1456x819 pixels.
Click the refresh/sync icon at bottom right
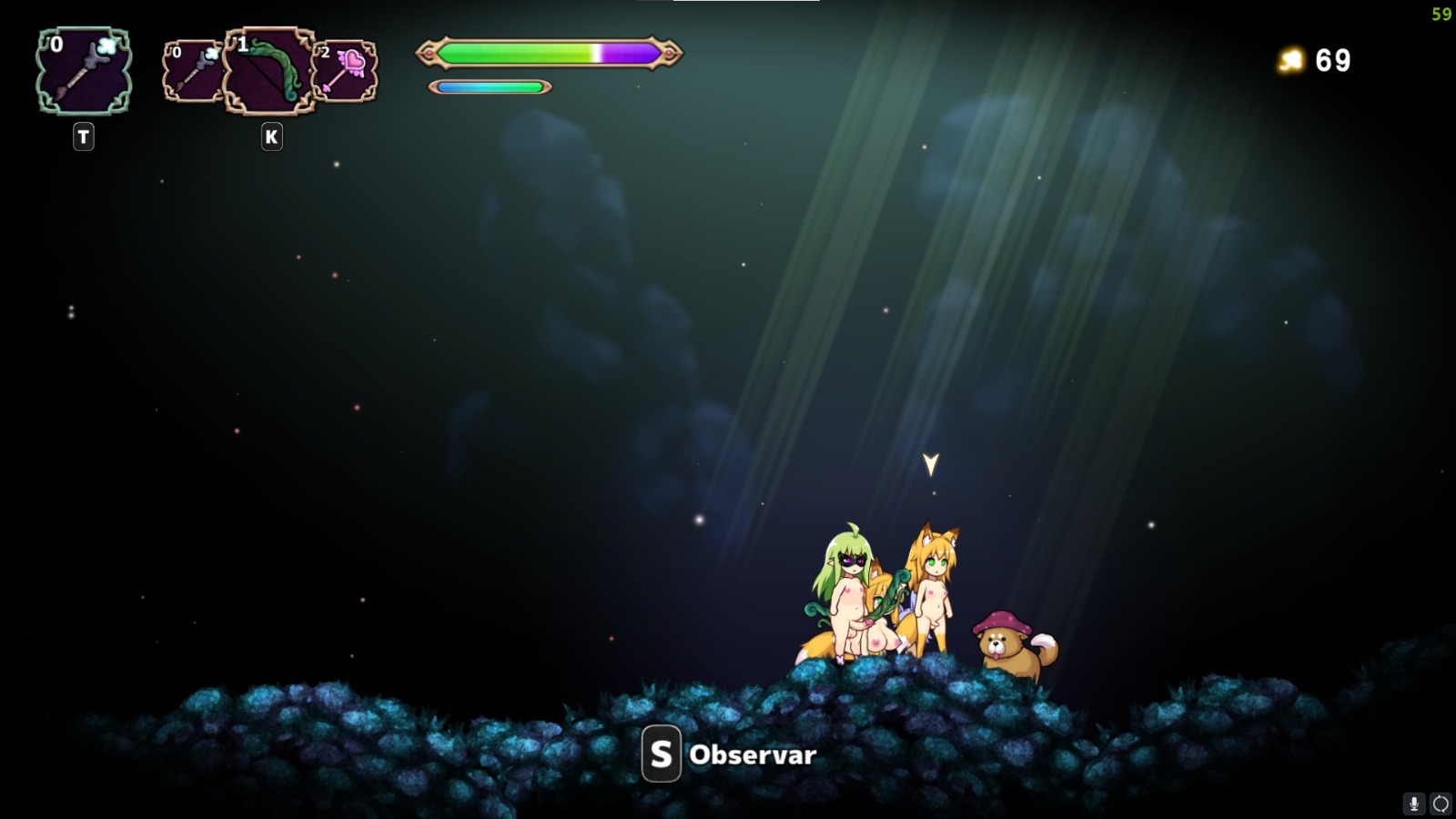coord(1443,804)
